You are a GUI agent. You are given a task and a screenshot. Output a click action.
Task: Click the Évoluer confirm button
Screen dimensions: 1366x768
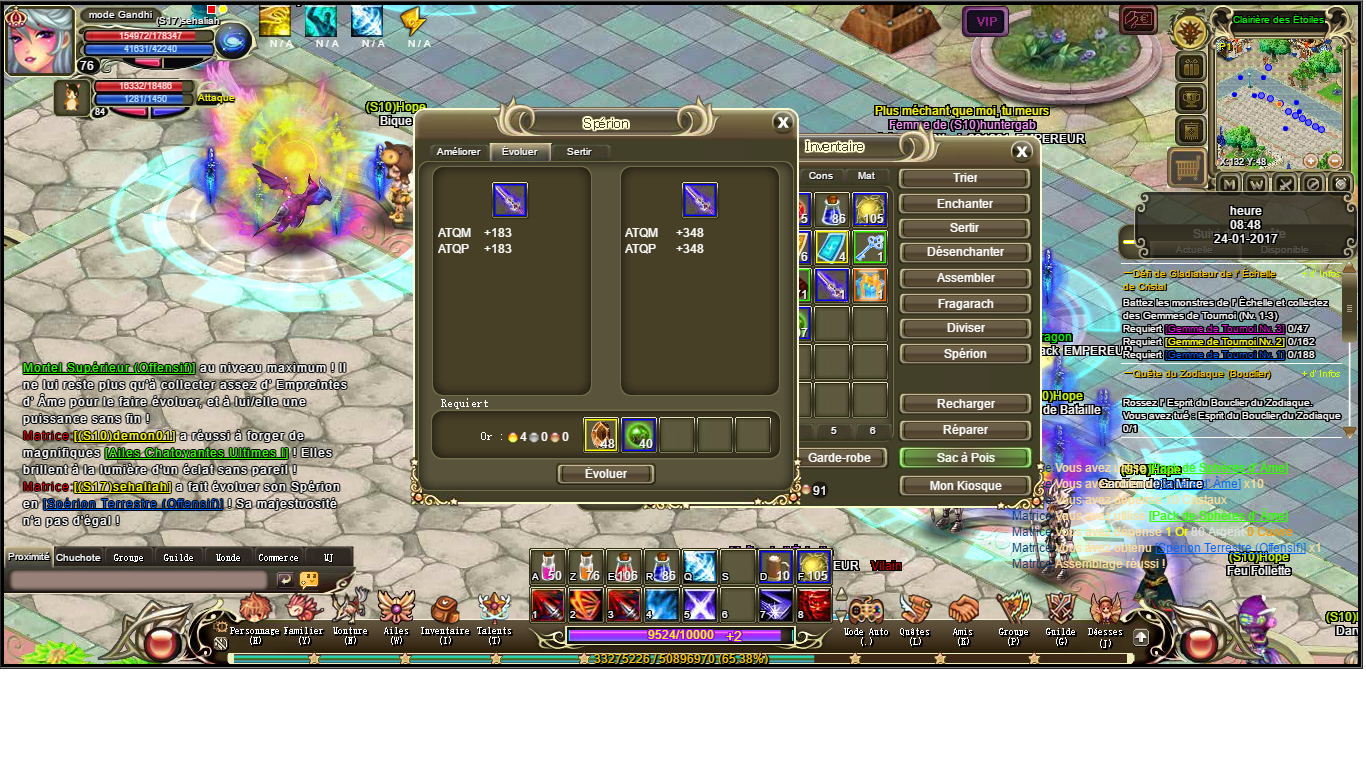tap(606, 474)
